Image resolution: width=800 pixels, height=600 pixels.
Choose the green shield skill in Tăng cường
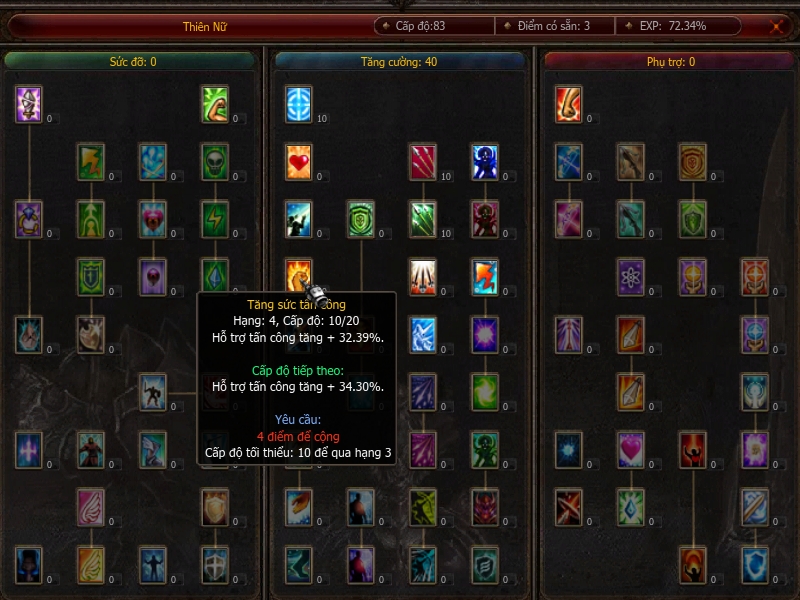[x=360, y=218]
